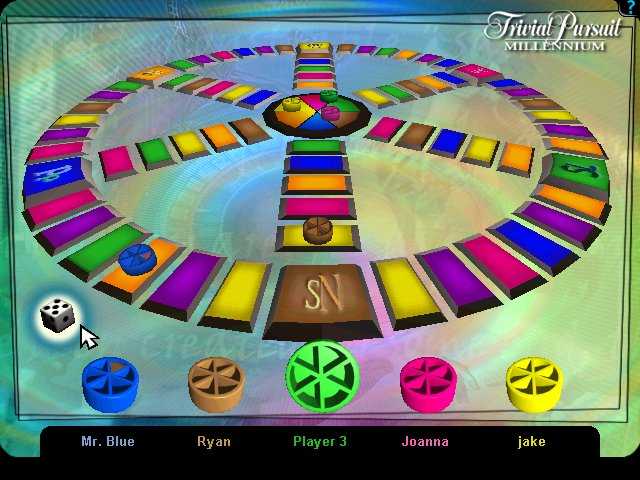Roll the die
The width and height of the screenshot is (640, 480).
57,316
